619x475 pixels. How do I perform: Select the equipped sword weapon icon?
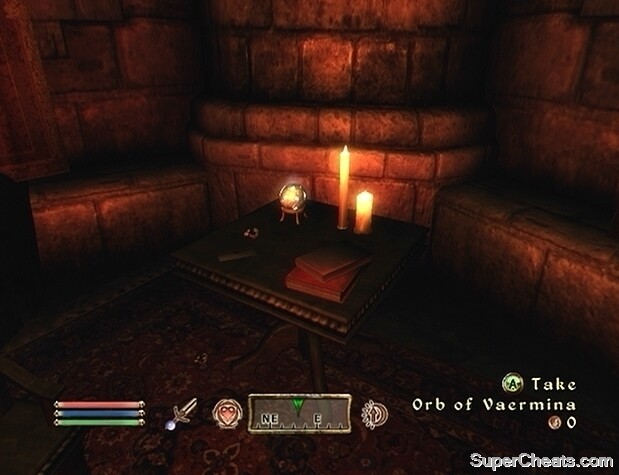click(x=184, y=411)
